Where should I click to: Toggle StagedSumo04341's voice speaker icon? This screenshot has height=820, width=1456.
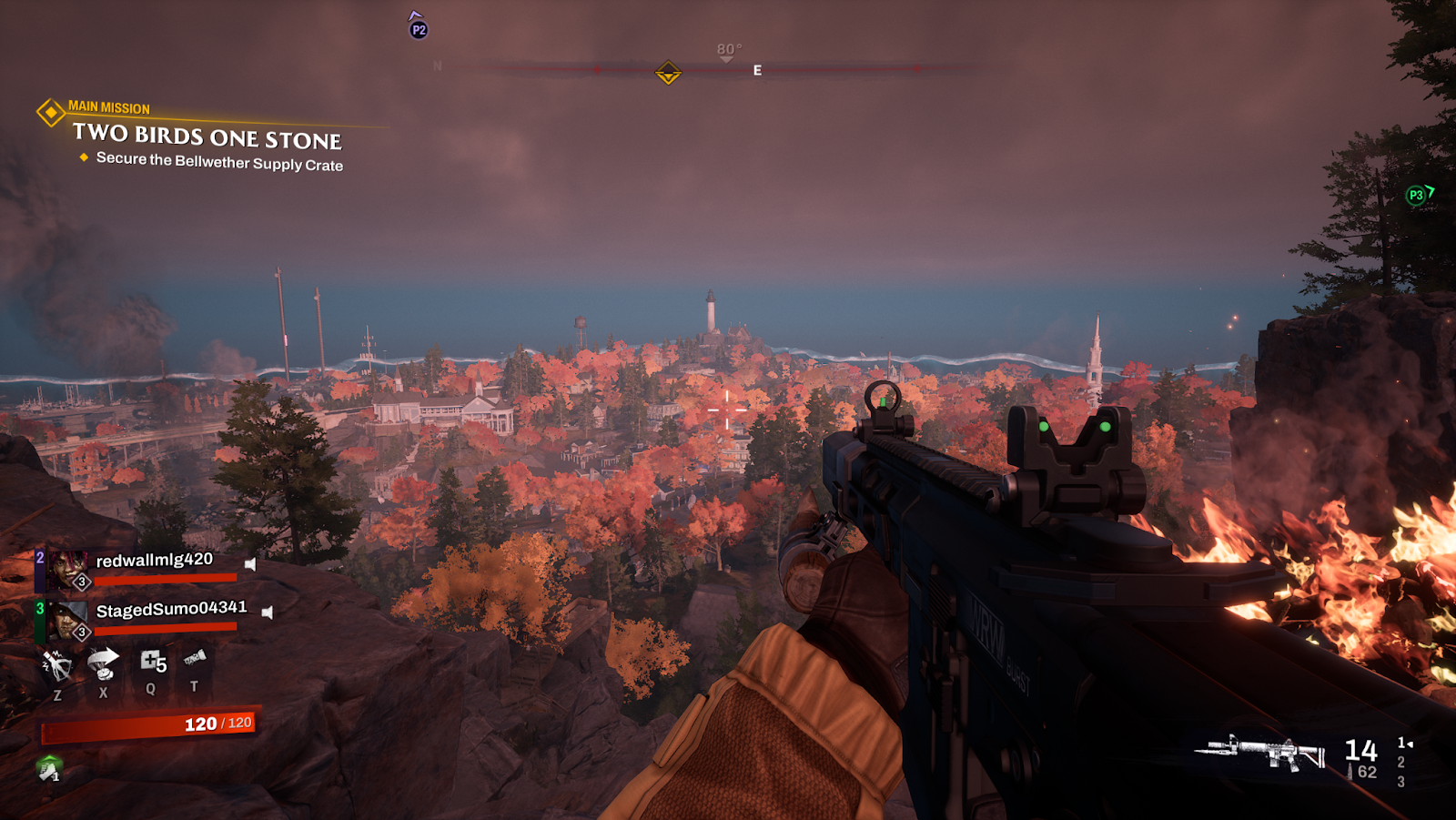(x=268, y=612)
